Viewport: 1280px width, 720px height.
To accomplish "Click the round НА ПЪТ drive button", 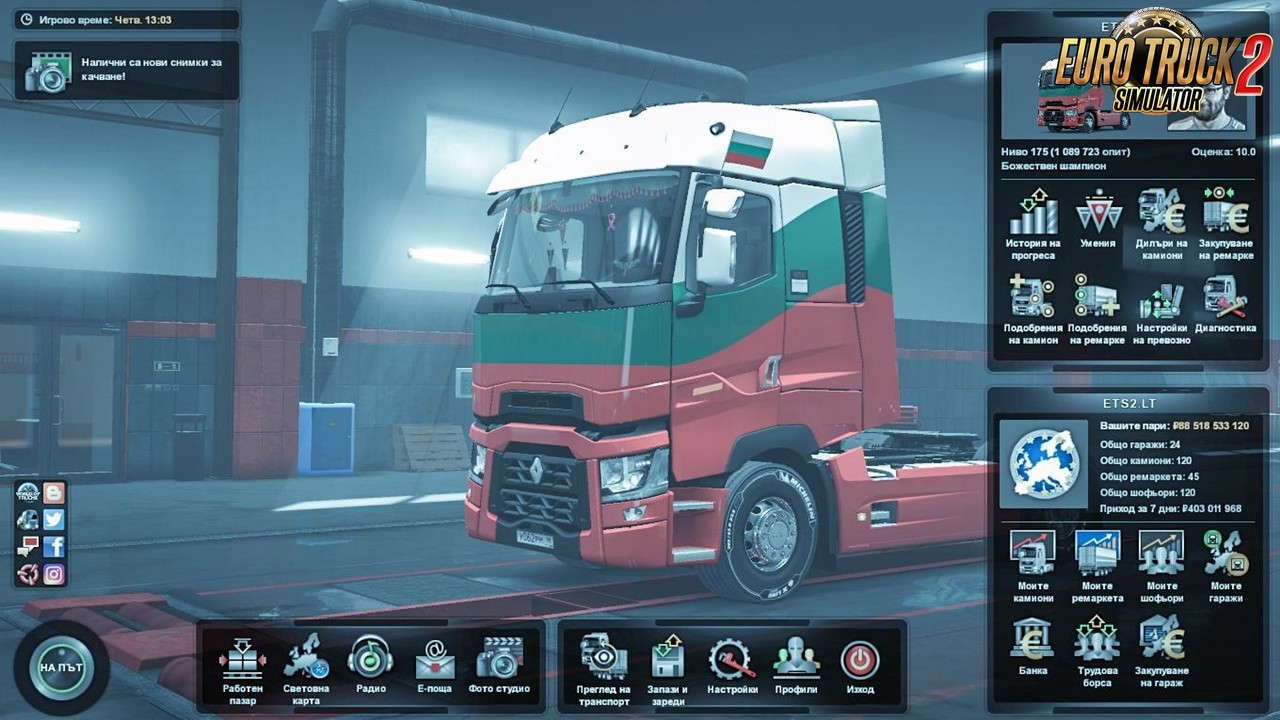I will 61,666.
